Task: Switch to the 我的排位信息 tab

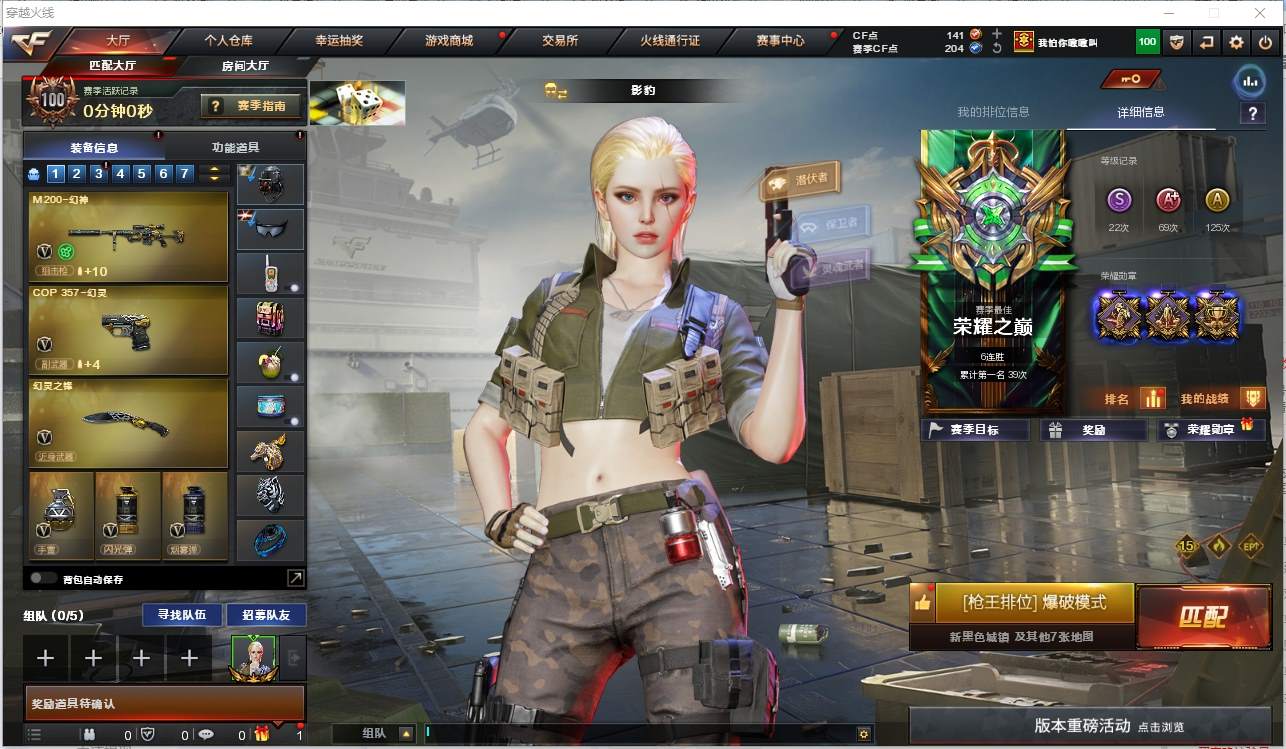Action: click(x=992, y=112)
